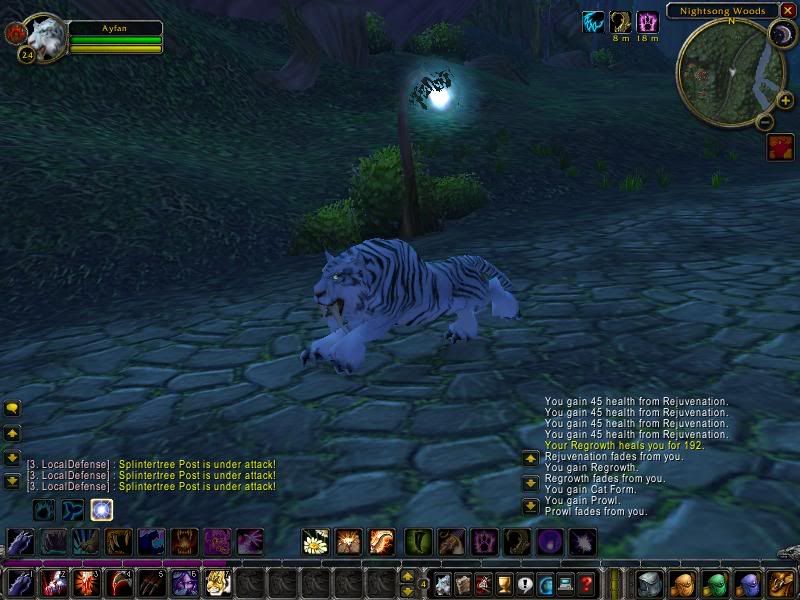Activate the glowing Cat Form stance button
The height and width of the screenshot is (600, 800).
[101, 510]
